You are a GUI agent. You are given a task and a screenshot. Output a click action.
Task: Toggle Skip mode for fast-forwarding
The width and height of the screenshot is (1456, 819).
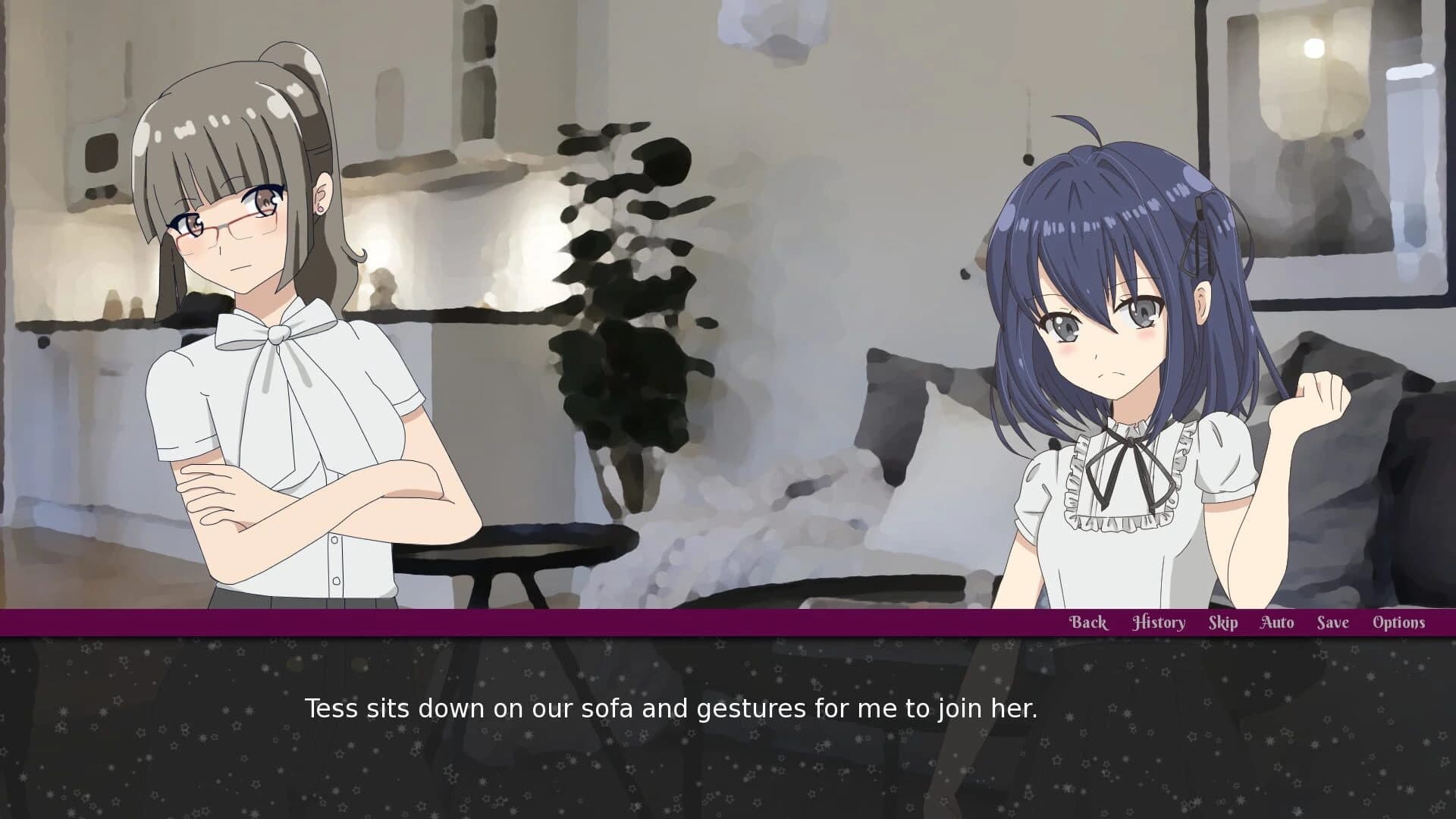tap(1223, 622)
